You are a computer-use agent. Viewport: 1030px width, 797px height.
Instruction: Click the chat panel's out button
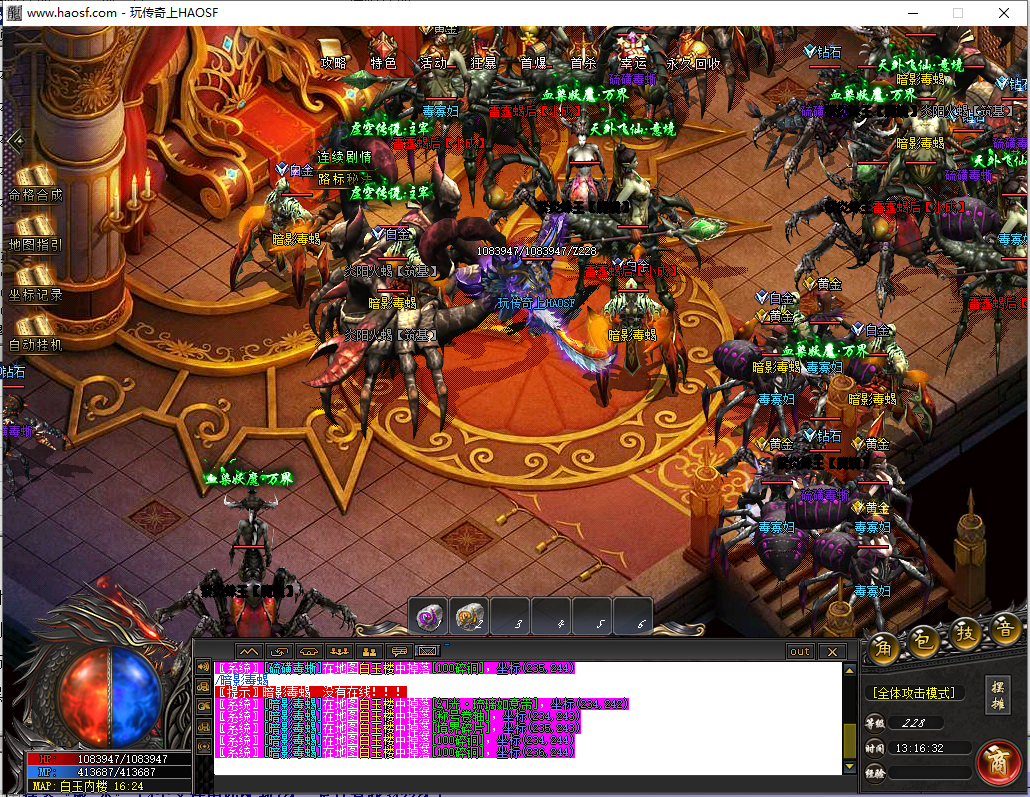[x=800, y=652]
